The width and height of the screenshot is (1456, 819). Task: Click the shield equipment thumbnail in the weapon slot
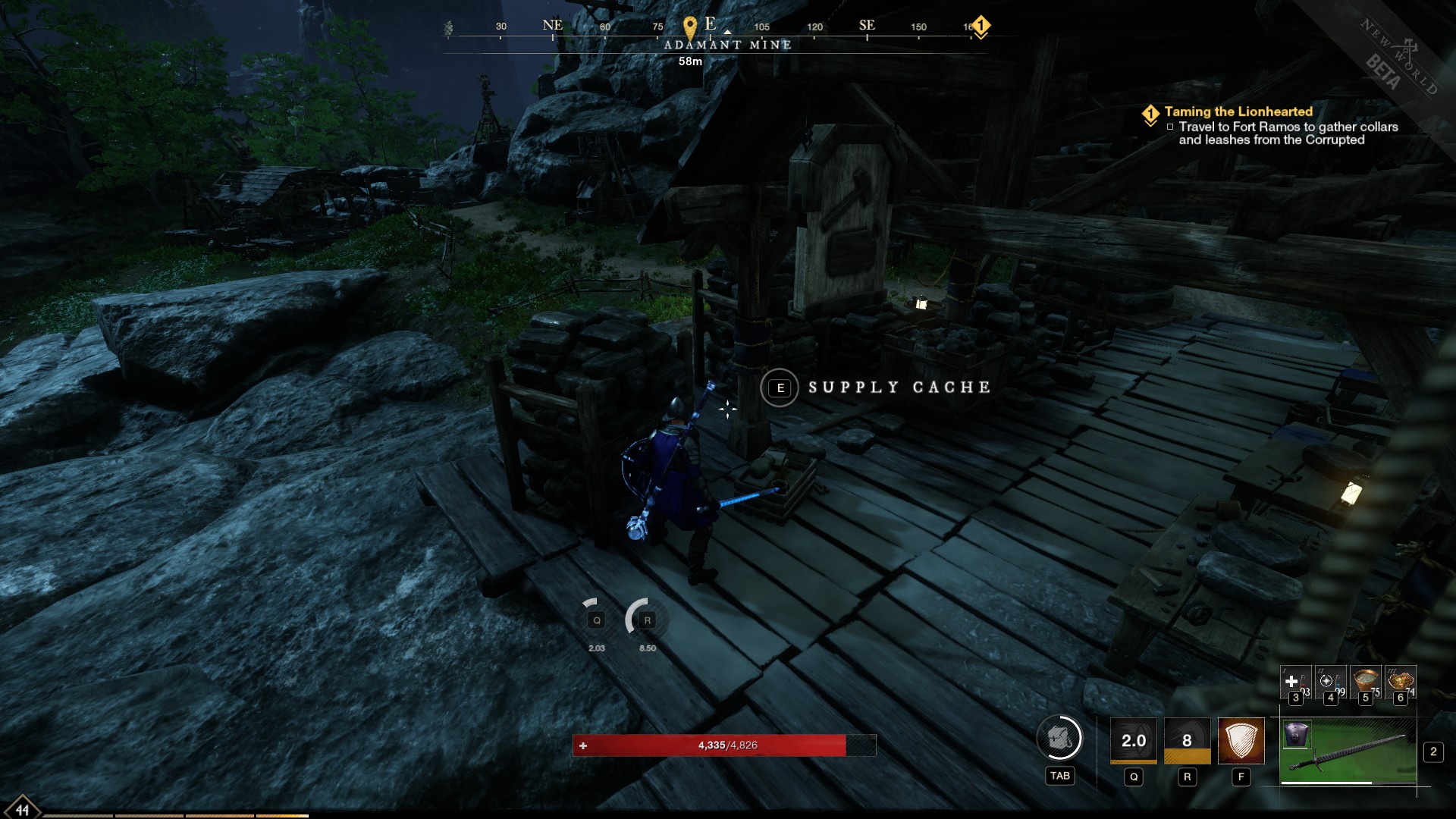point(1298,734)
